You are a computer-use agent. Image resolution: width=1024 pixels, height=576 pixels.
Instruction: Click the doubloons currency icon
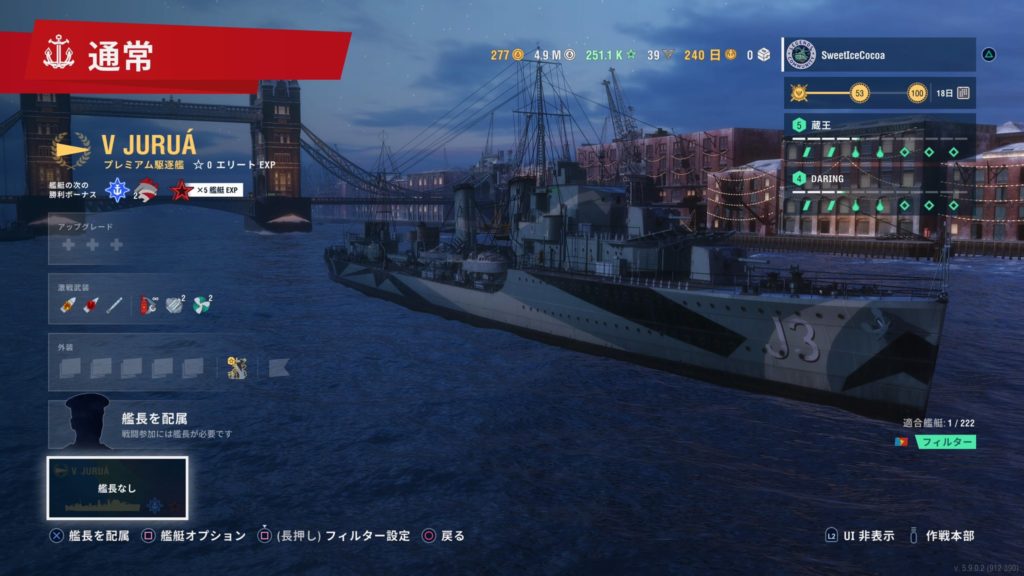coord(518,55)
